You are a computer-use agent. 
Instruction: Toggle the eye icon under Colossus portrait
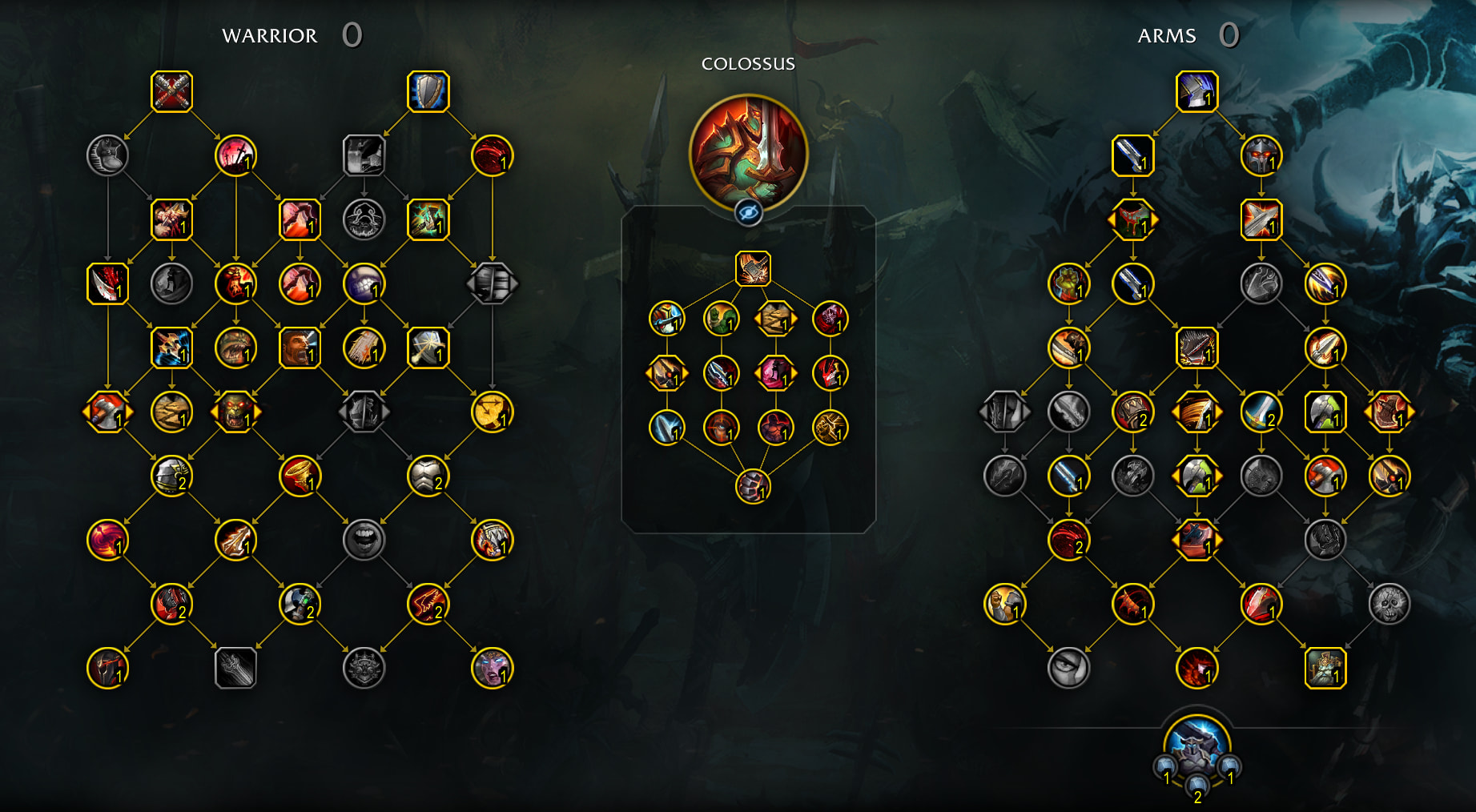[x=749, y=213]
